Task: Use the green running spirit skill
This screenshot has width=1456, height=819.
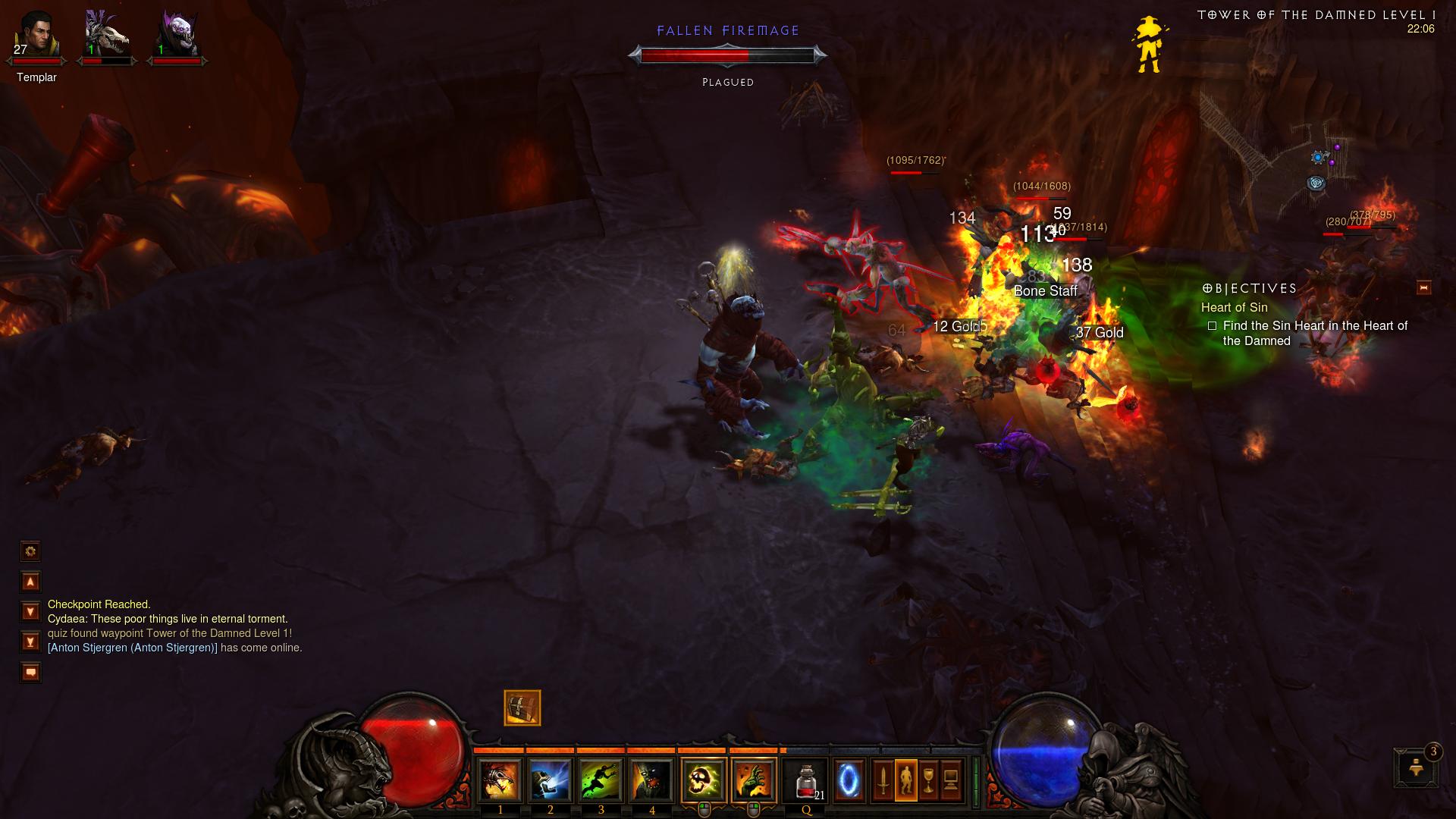Action: pos(601,780)
